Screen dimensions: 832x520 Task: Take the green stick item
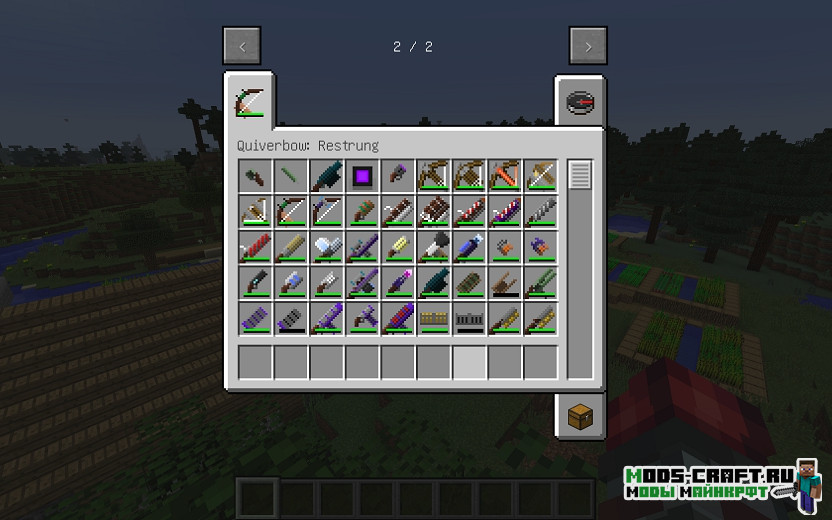click(291, 176)
